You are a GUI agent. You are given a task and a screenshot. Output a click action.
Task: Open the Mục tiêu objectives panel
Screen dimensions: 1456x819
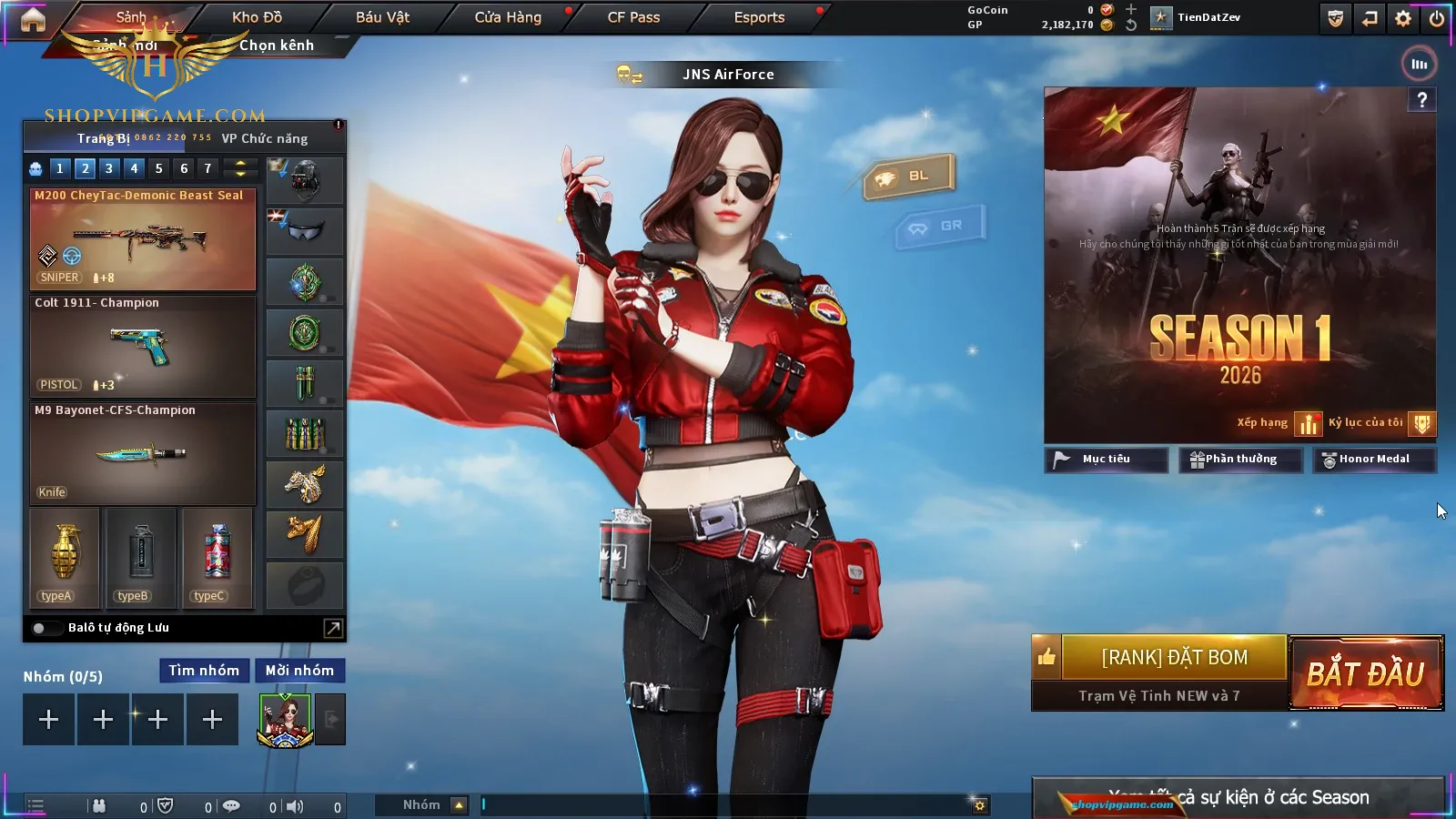coord(1106,460)
